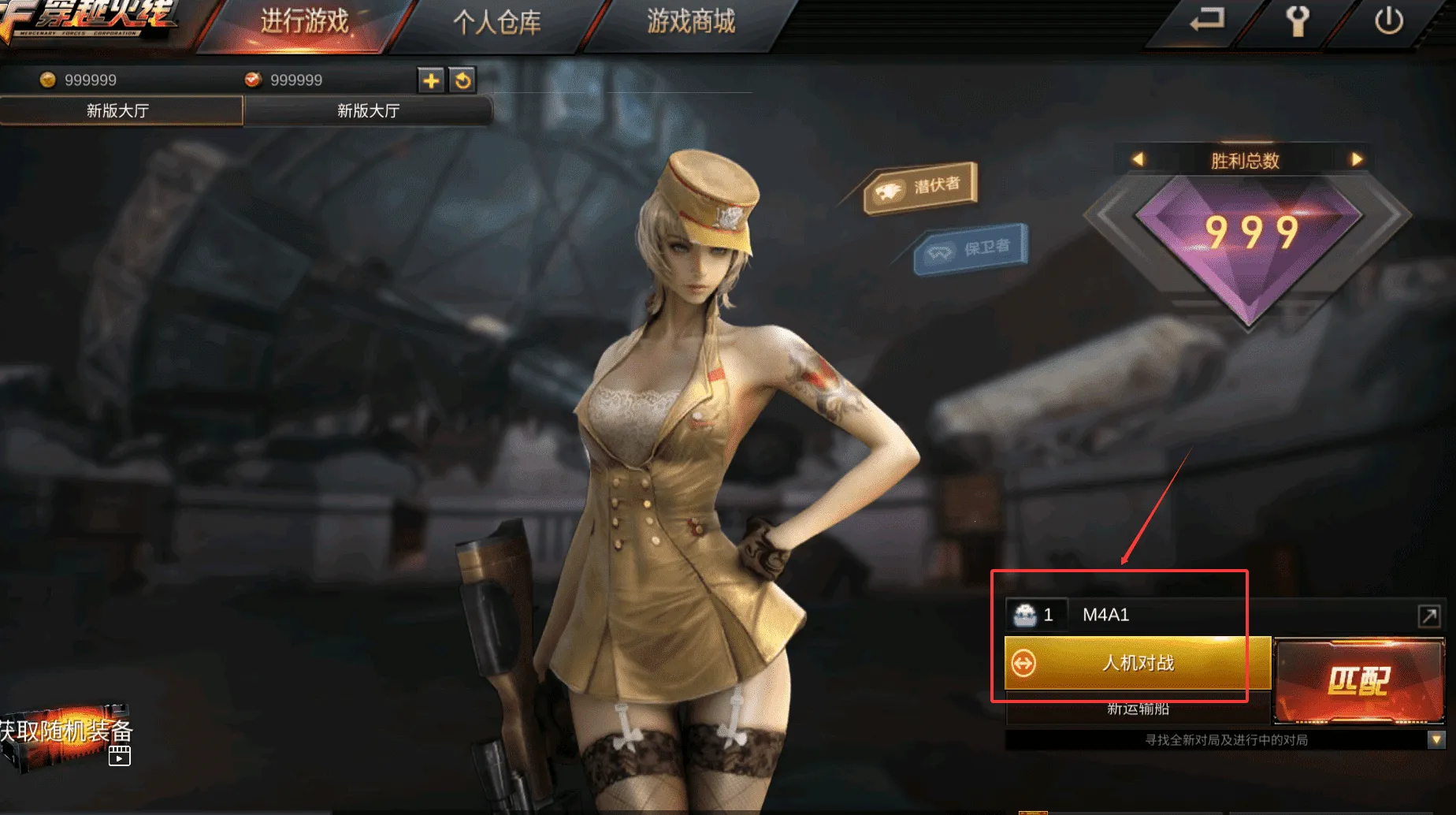
Task: Expand the M4A1 weapon panel arrow
Action: point(1429,616)
